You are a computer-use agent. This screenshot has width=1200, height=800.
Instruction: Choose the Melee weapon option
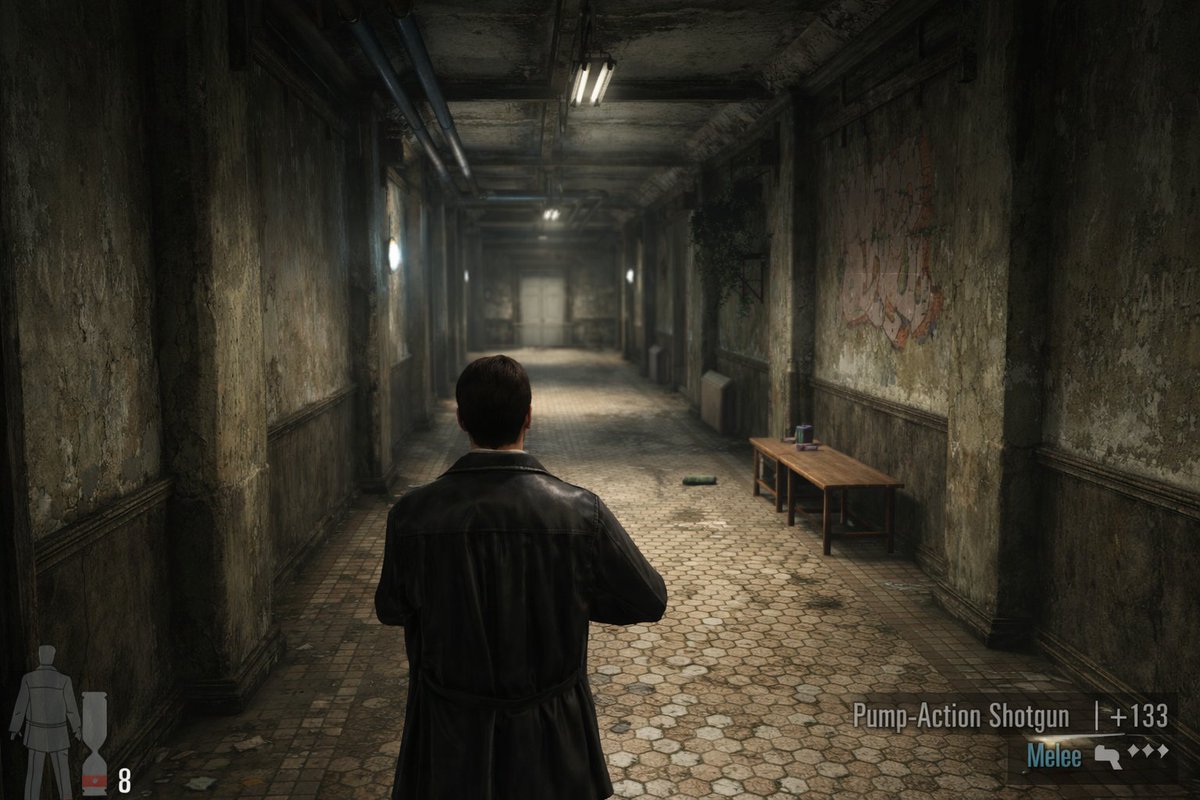coord(1054,757)
